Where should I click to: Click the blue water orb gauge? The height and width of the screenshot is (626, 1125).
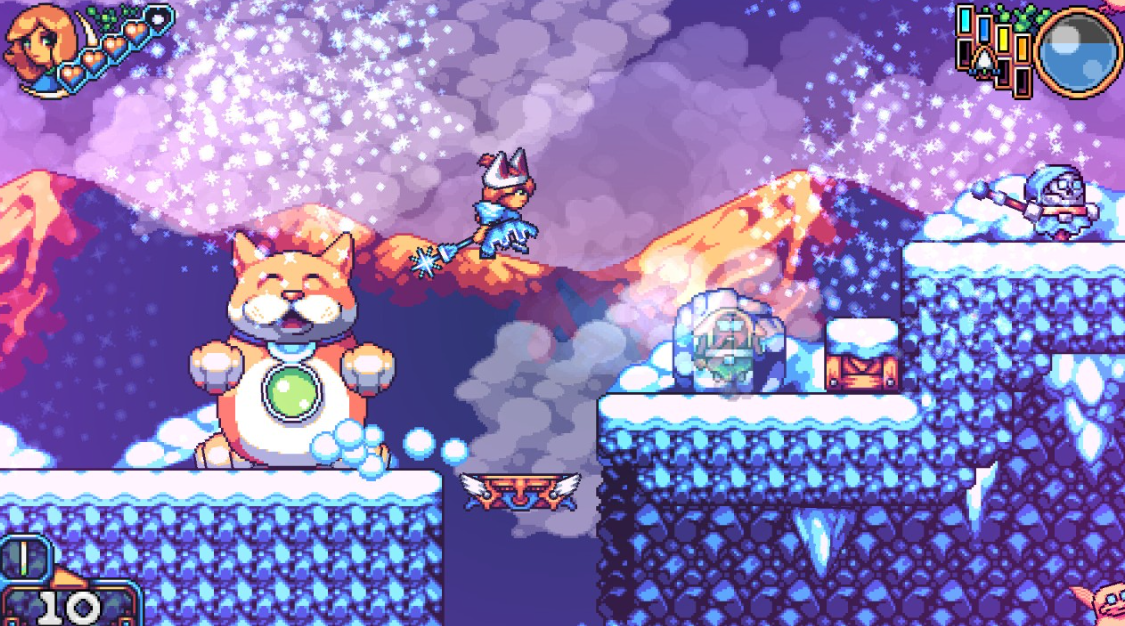[1079, 52]
